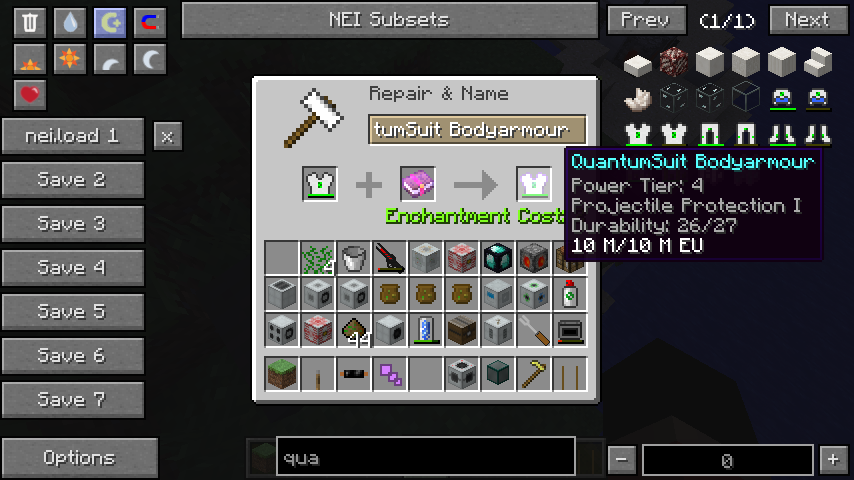This screenshot has height=480, width=854.
Task: Select the enchanted book in the anvil slot
Action: pyautogui.click(x=417, y=184)
